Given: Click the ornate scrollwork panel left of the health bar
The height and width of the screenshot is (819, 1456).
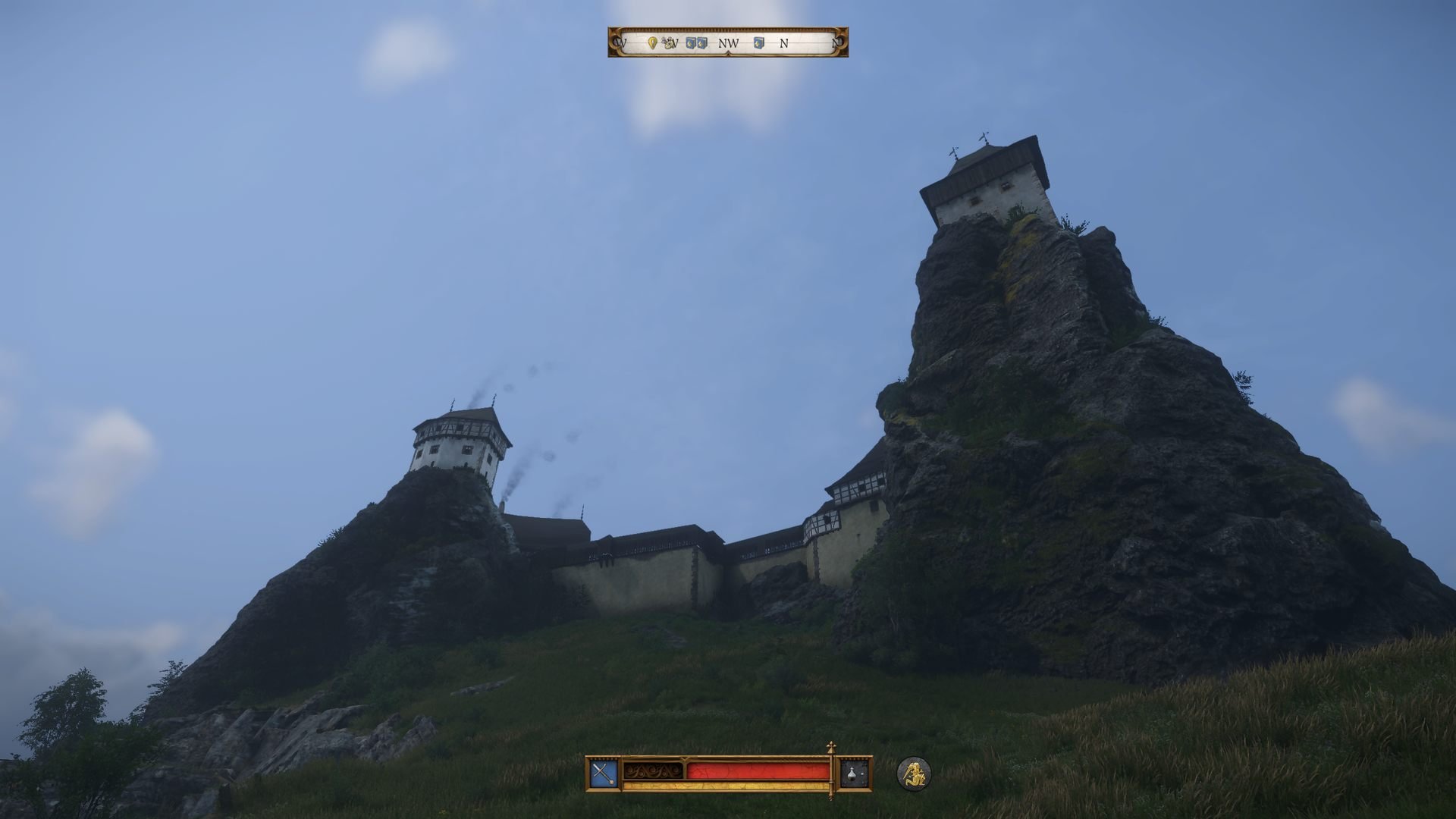Looking at the screenshot, I should tap(652, 770).
